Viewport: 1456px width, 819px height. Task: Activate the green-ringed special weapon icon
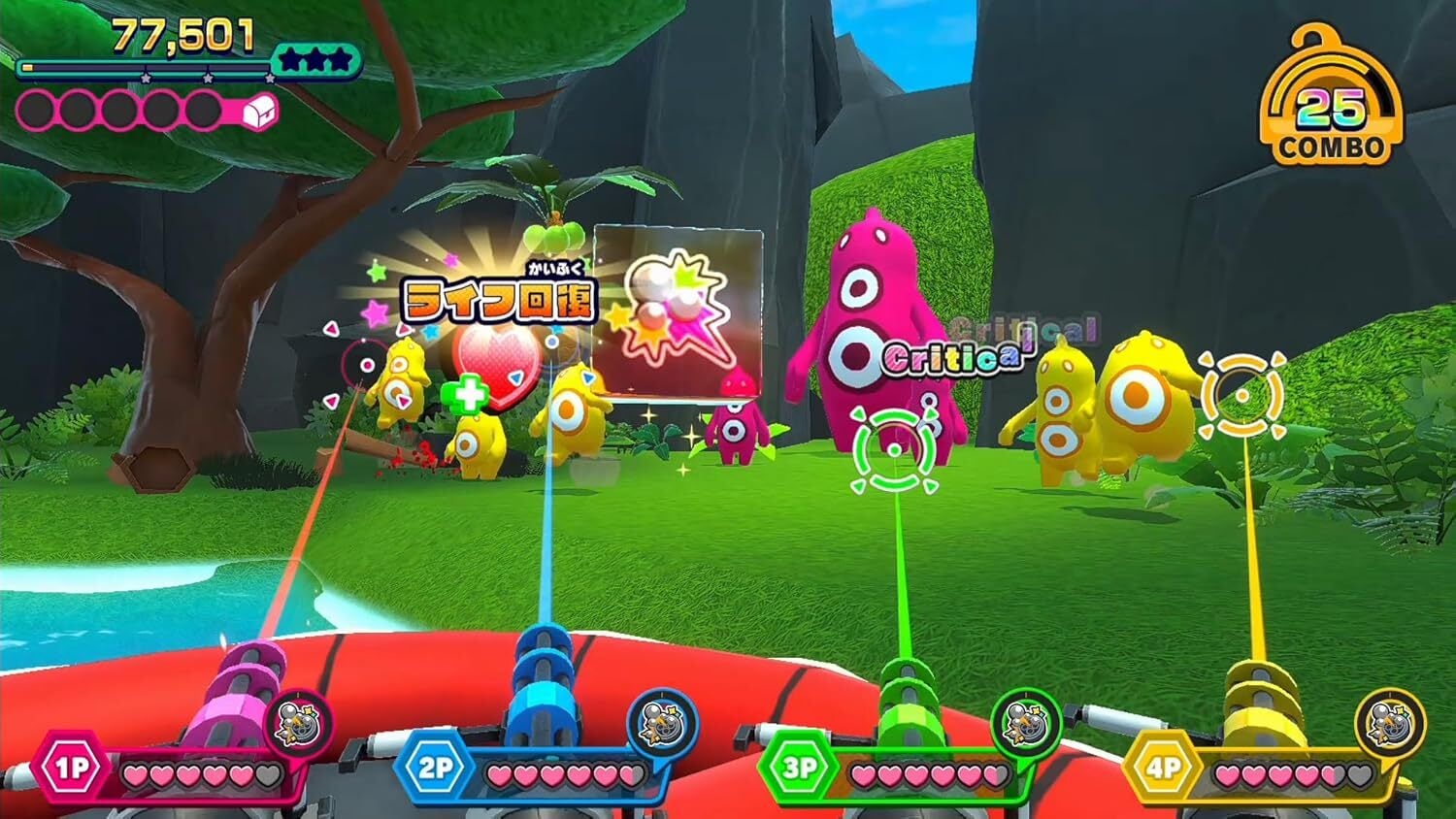(1026, 723)
